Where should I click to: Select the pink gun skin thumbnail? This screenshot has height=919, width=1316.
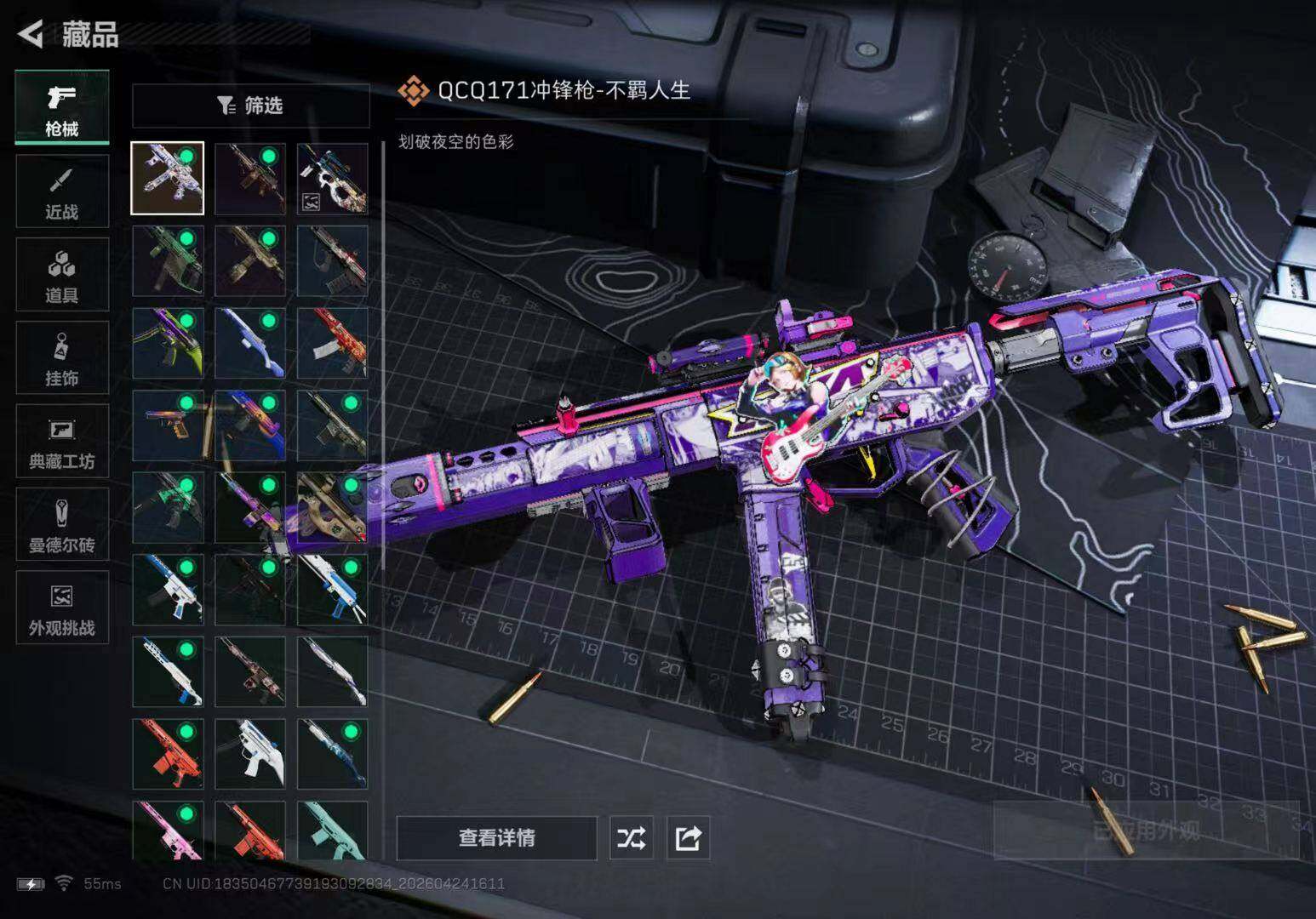pos(168,831)
